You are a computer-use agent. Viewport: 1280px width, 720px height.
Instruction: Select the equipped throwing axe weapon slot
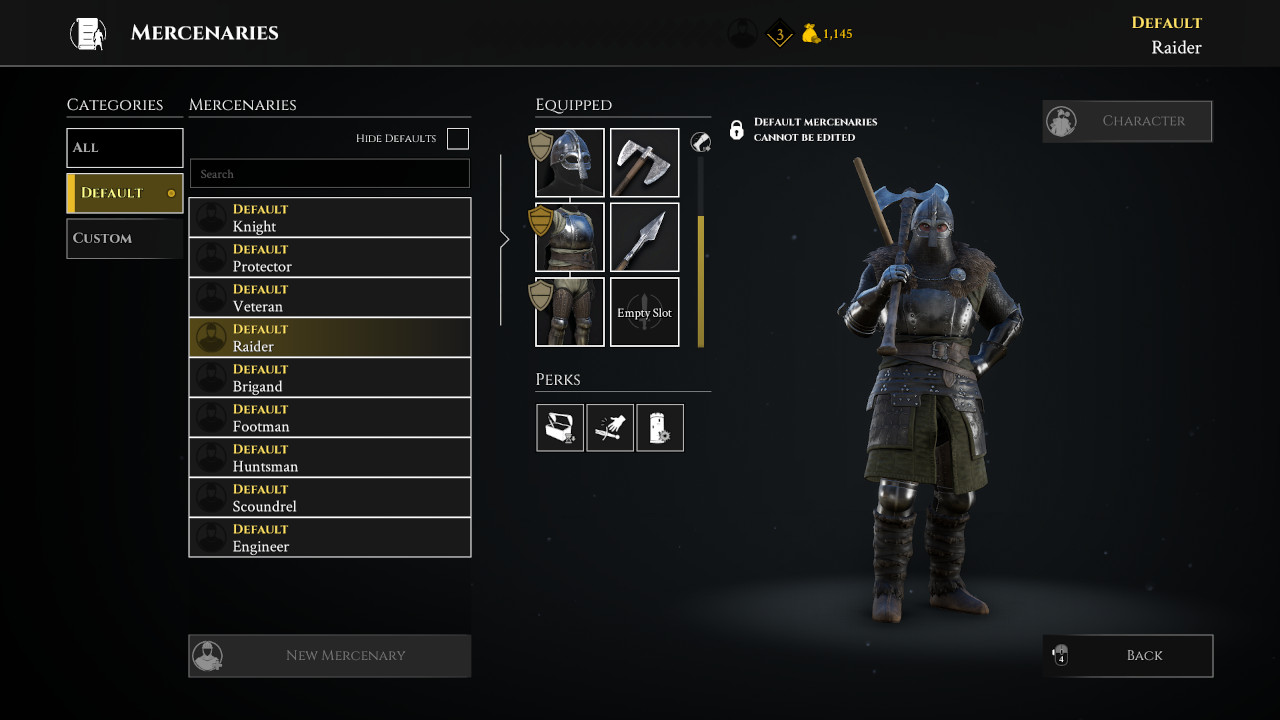644,162
